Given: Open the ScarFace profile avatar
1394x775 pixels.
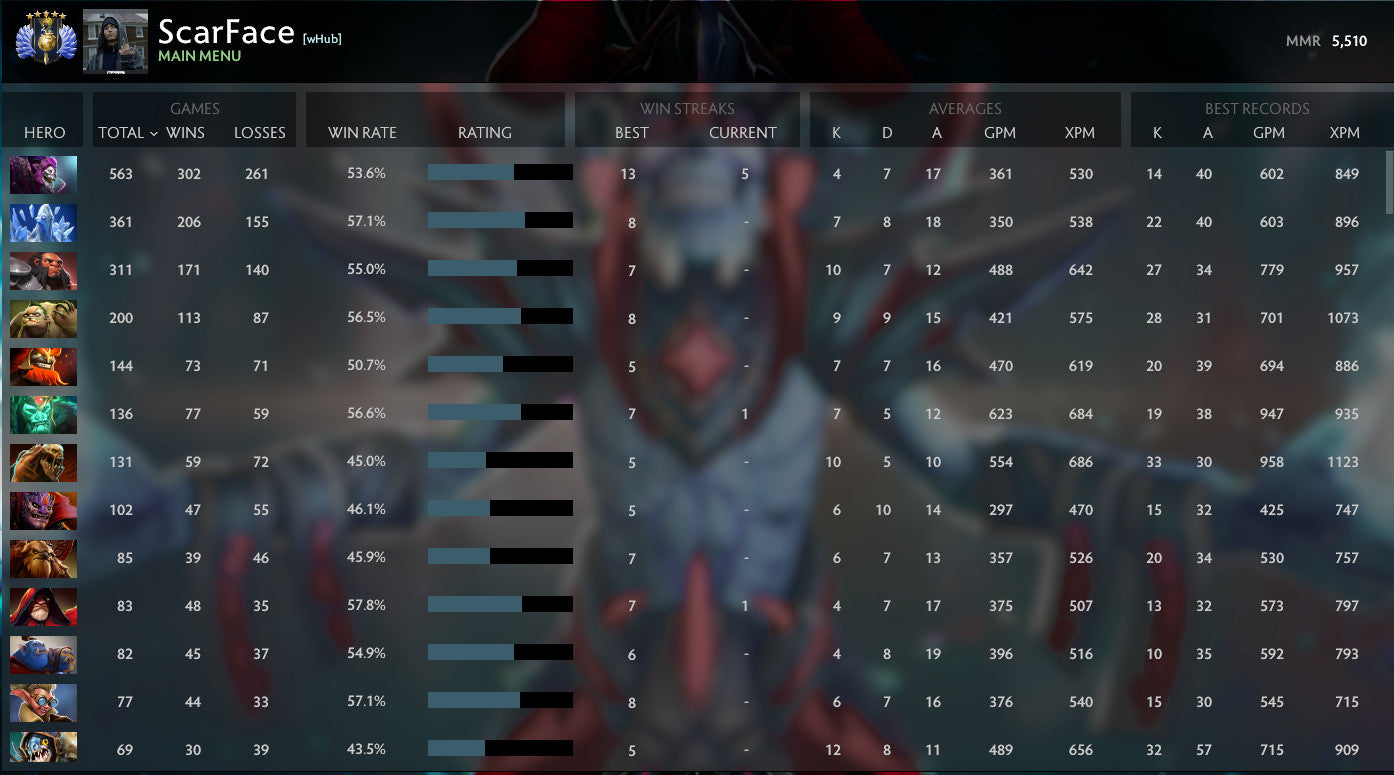Looking at the screenshot, I should pyautogui.click(x=115, y=41).
